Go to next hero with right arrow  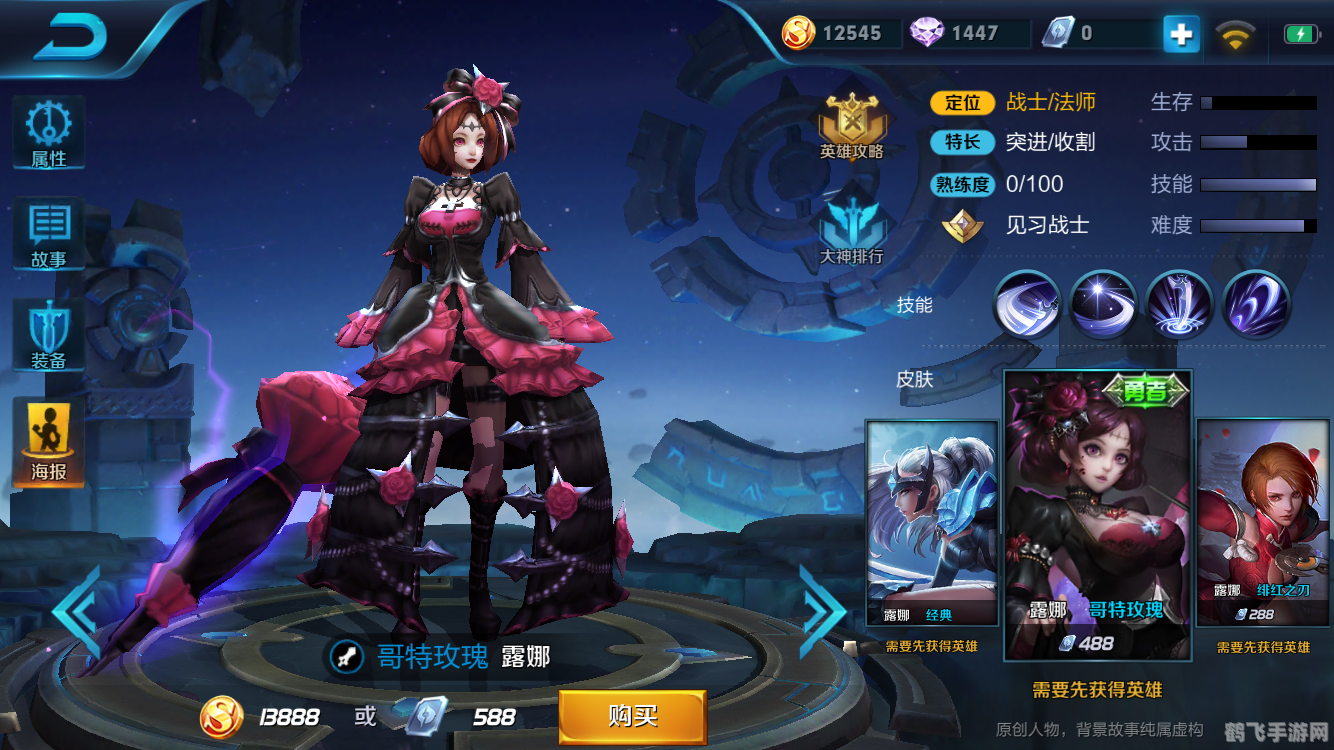click(823, 611)
